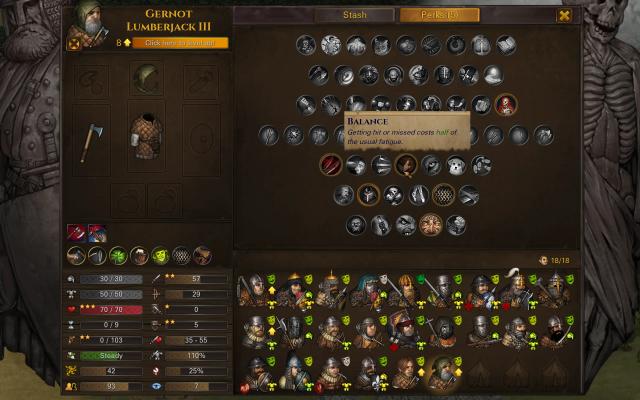Switch to the Stash tab
The width and height of the screenshot is (640, 400).
point(354,15)
